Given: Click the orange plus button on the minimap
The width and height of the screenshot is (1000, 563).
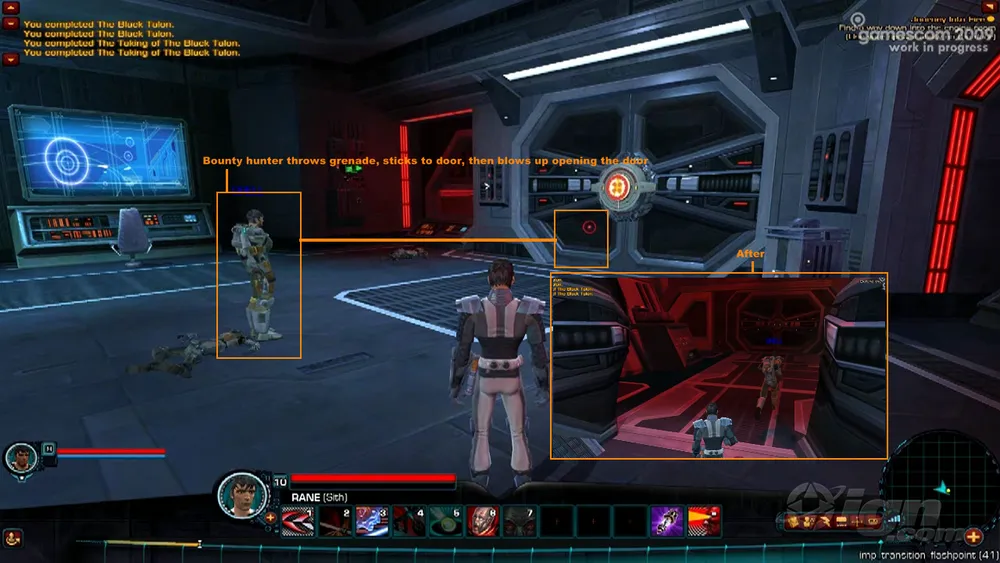Looking at the screenshot, I should (x=973, y=537).
